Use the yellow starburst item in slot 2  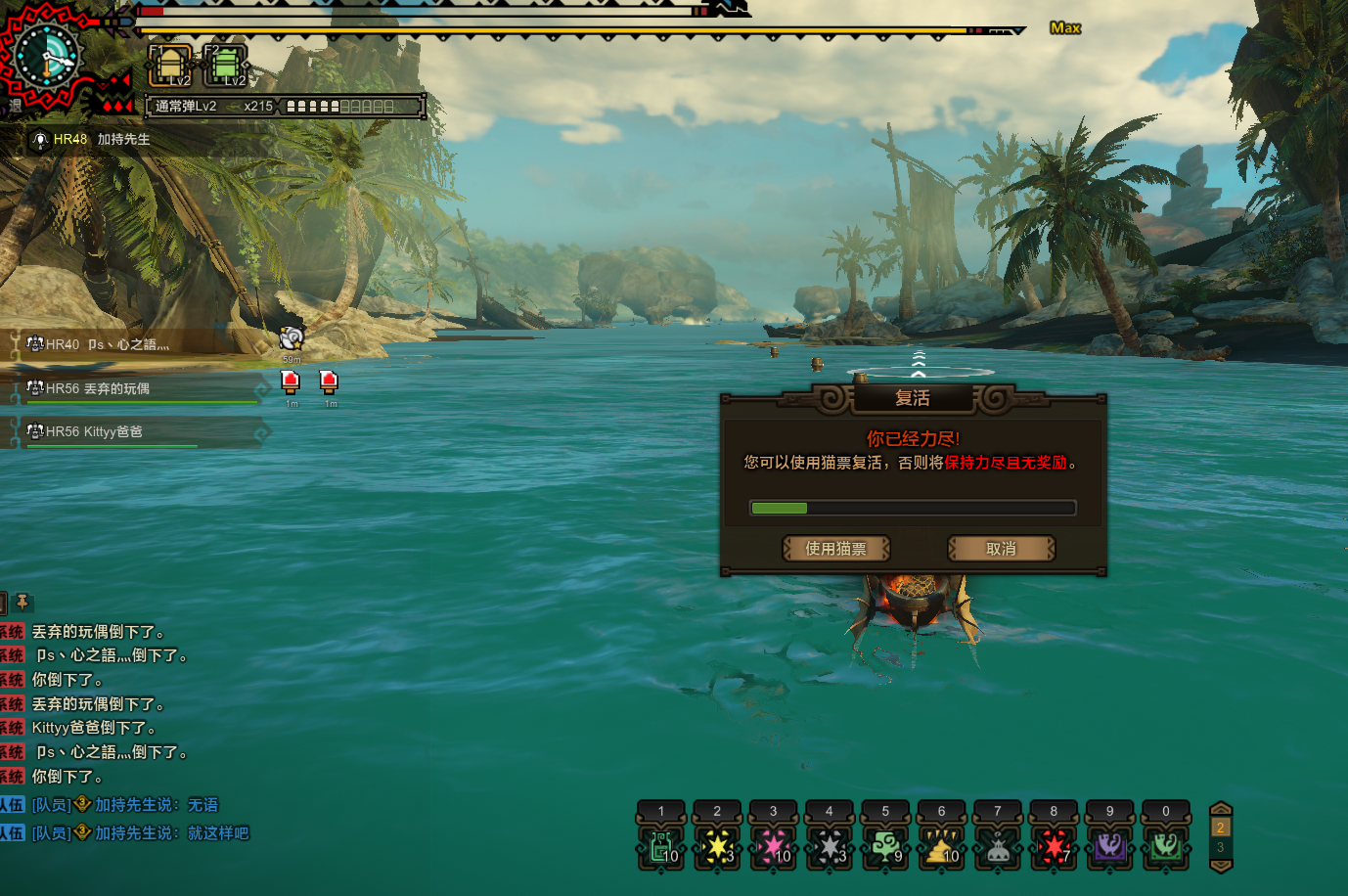pos(717,846)
